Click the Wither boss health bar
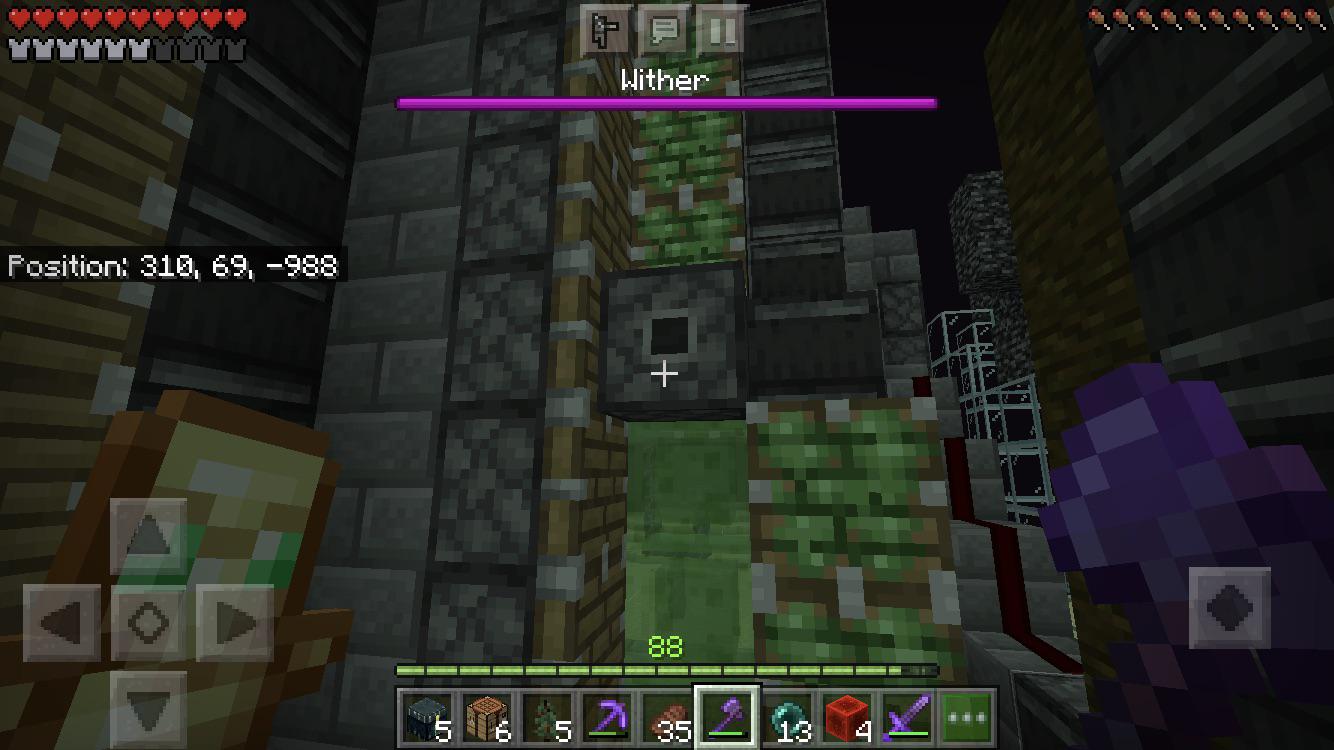This screenshot has width=1334, height=750. point(666,101)
